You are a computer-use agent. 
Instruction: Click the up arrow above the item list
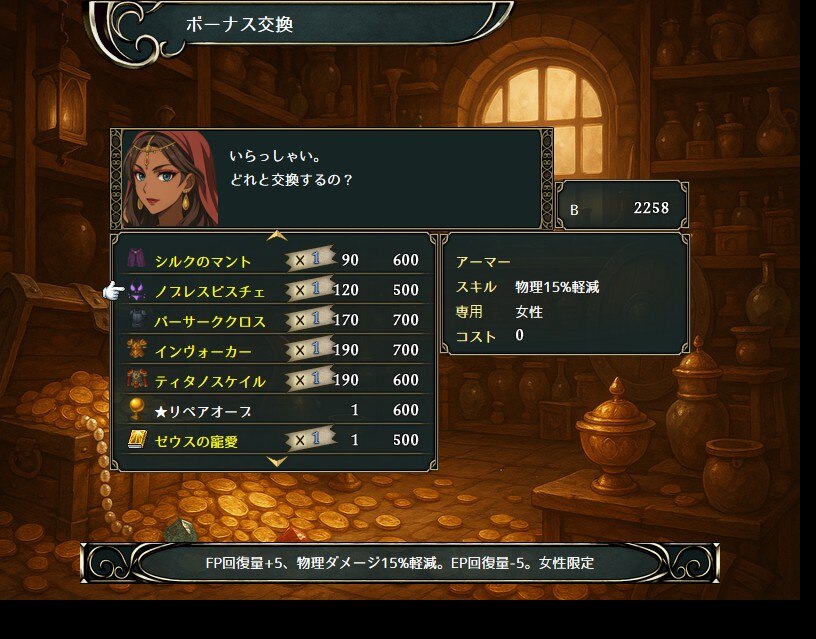point(277,236)
